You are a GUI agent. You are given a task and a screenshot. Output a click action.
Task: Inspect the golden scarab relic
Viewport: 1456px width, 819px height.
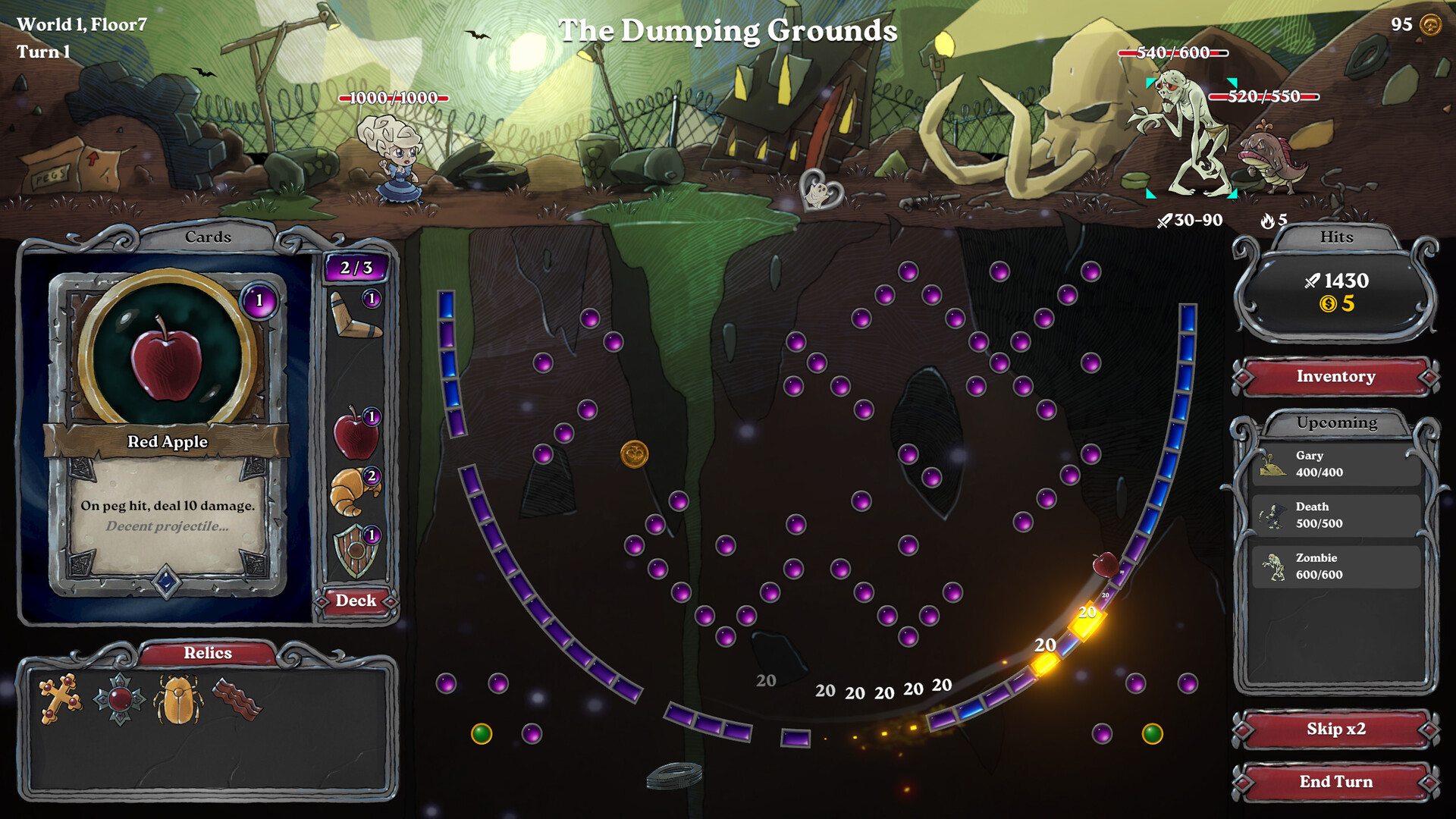(177, 699)
